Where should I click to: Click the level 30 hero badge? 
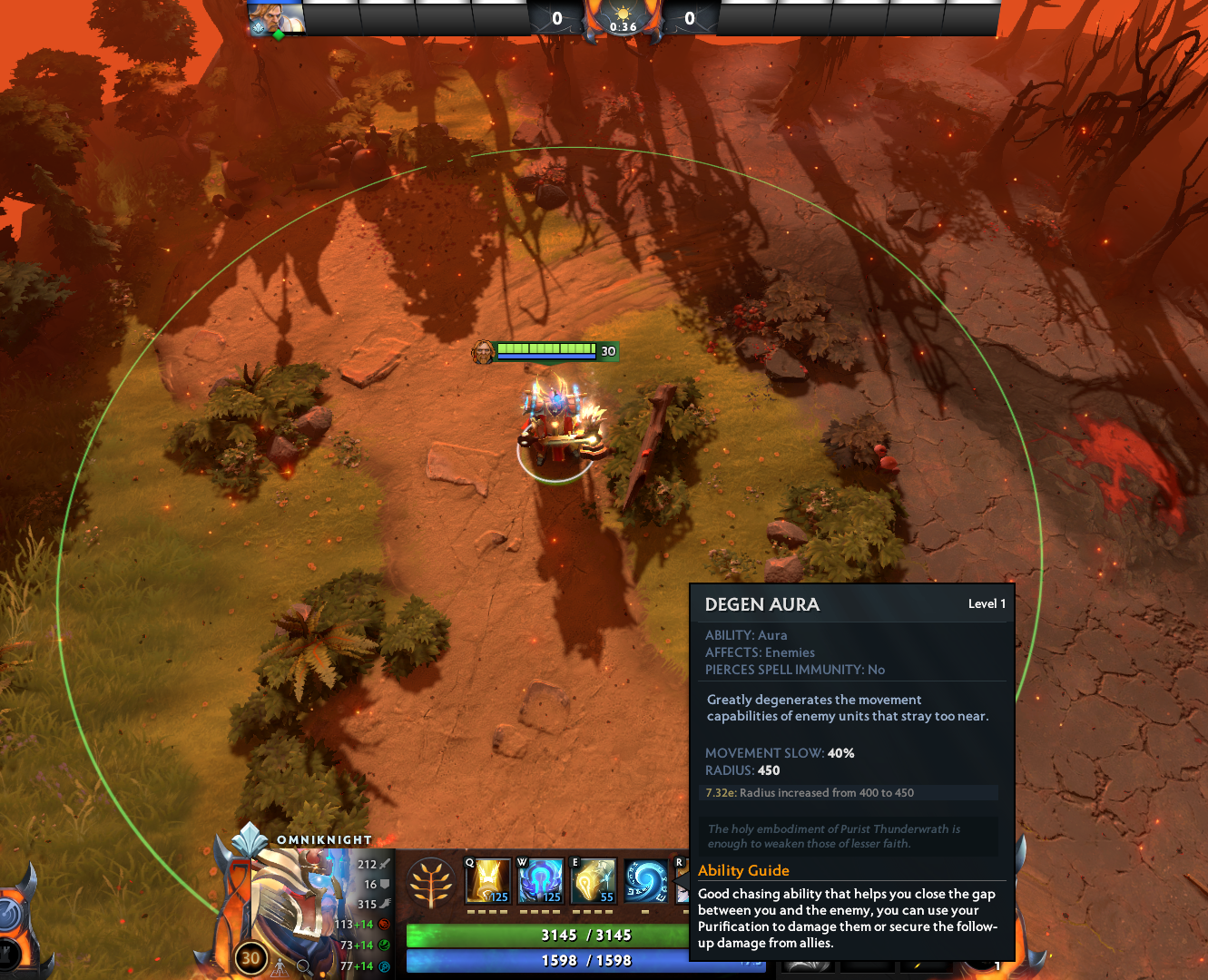point(250,957)
